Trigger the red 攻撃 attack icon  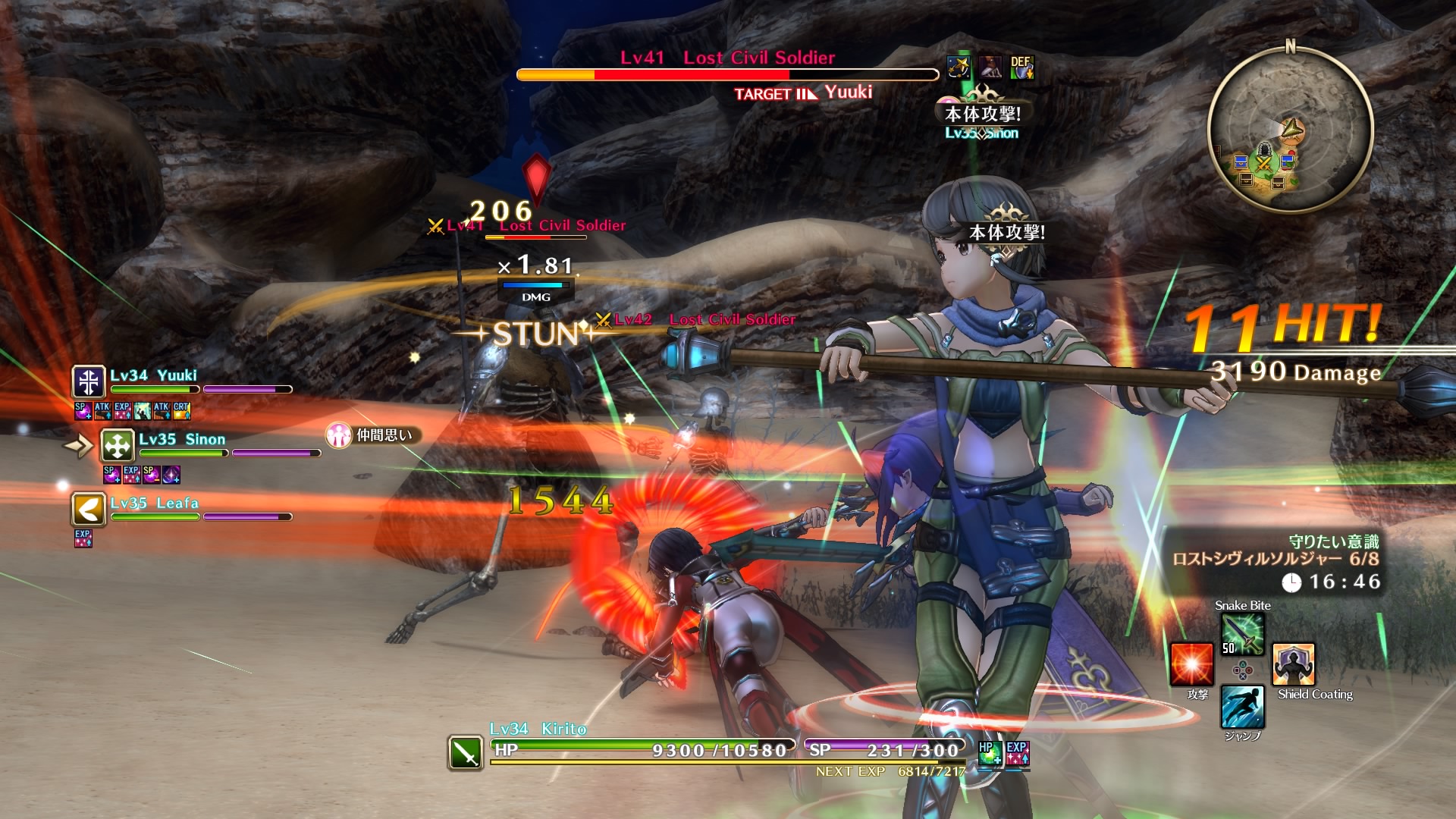[x=1191, y=664]
